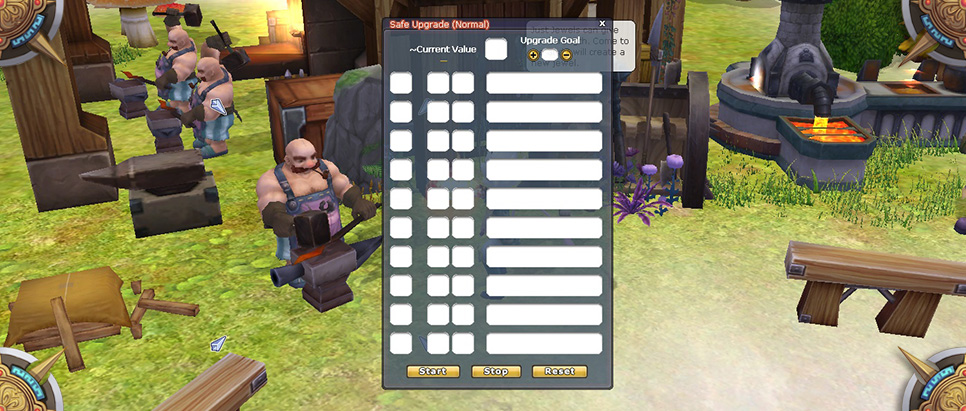This screenshot has height=411, width=966.
Task: Select the slot beside Current Value
Action: 496,49
